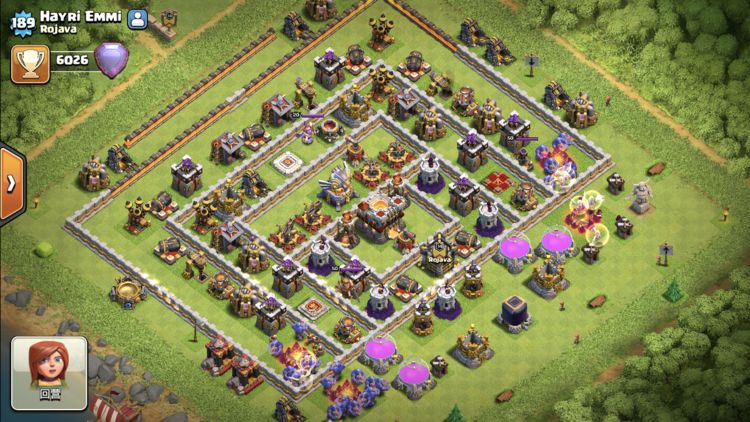The height and width of the screenshot is (422, 750).
Task: Select the purple league badge
Action: tap(110, 61)
